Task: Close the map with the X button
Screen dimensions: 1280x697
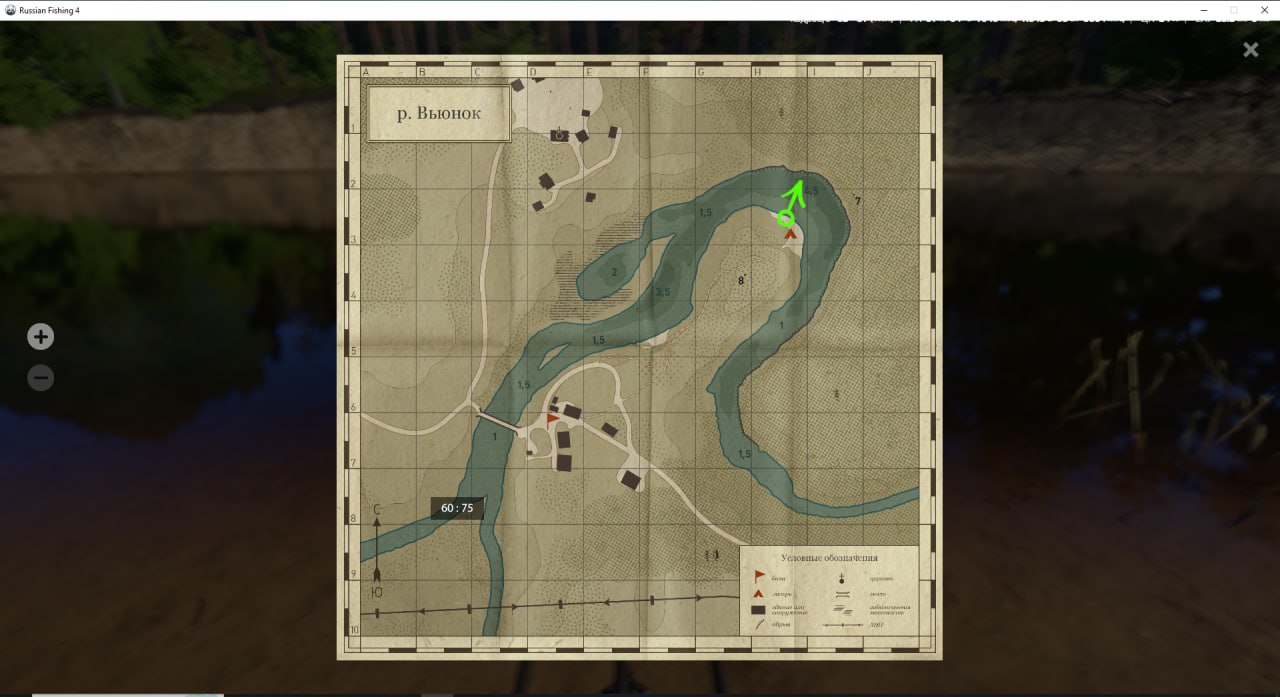Action: (x=1250, y=50)
